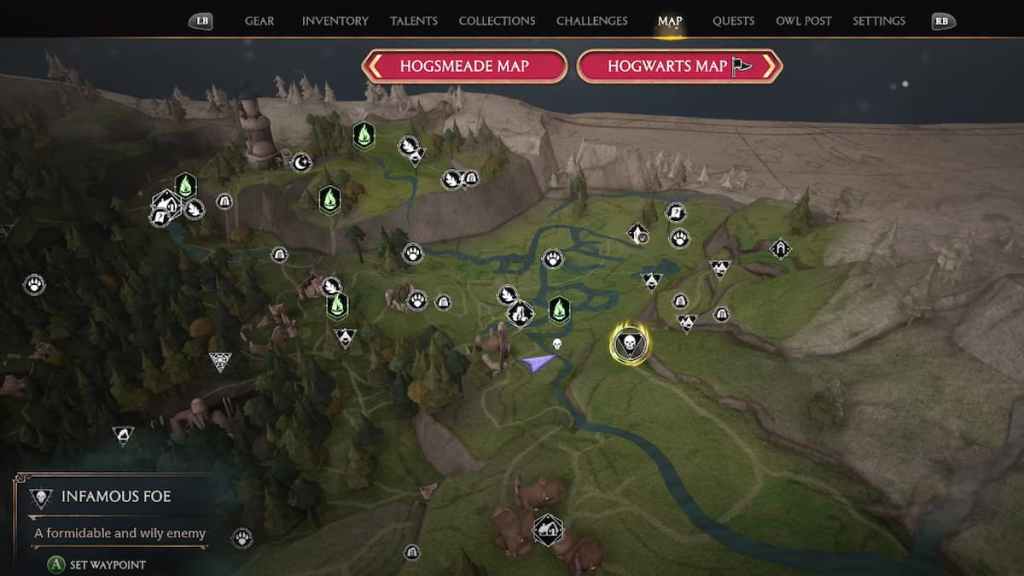Open the Gear tab
The image size is (1024, 576).
259,21
